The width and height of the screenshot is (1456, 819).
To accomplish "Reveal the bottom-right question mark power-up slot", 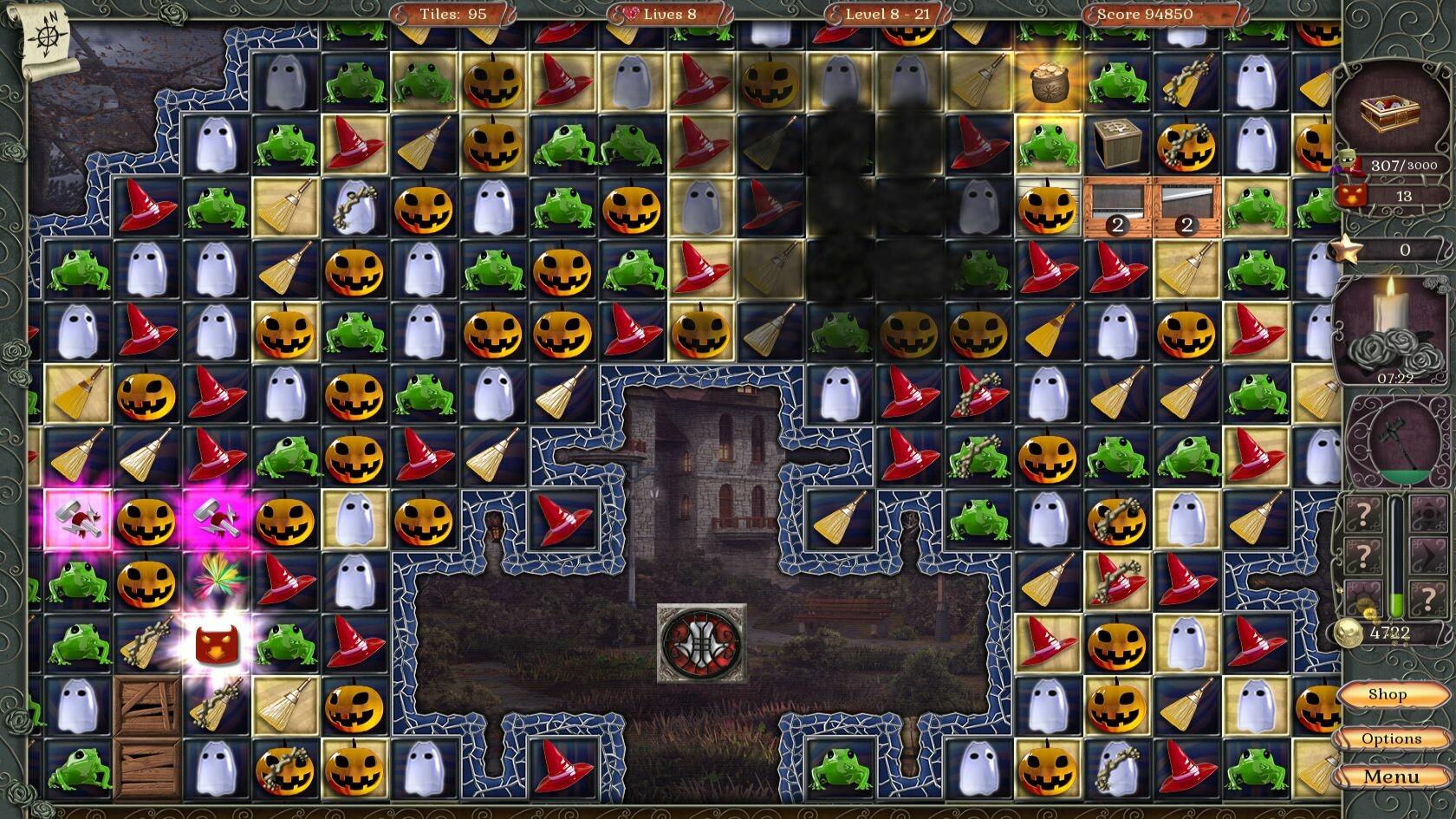I will coord(1429,597).
